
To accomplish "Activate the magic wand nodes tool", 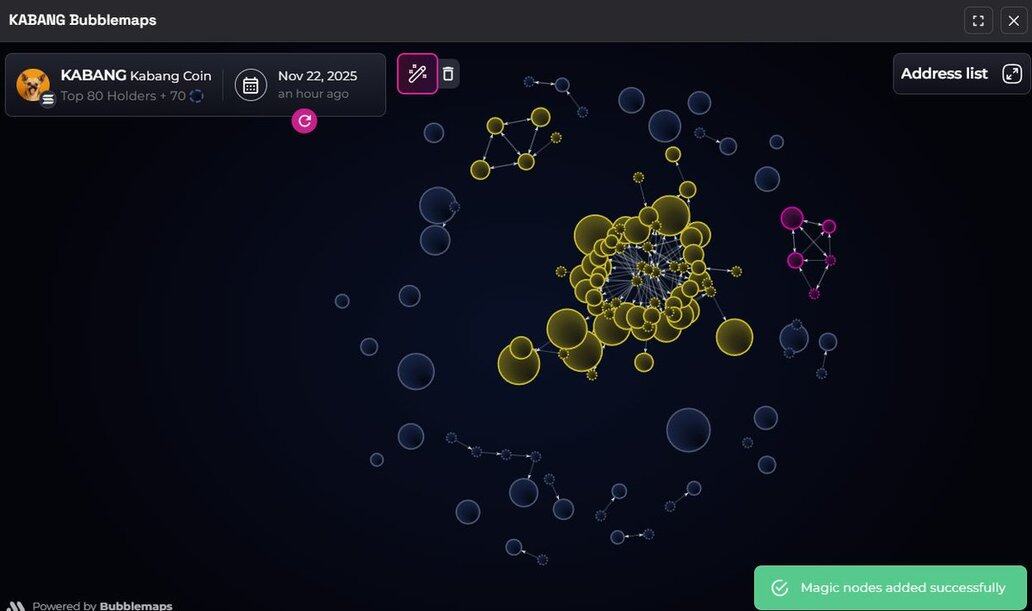I will (x=418, y=74).
